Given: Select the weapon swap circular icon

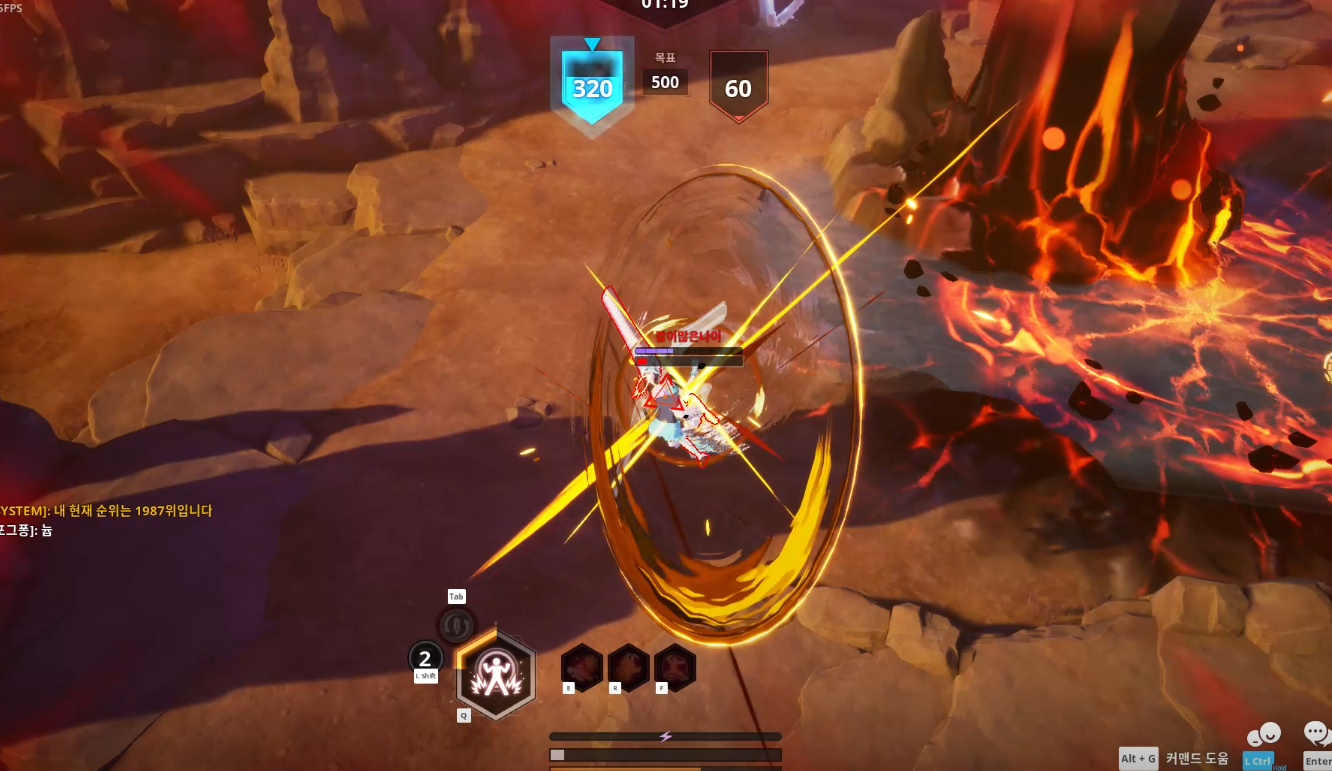Looking at the screenshot, I should pyautogui.click(x=456, y=626).
